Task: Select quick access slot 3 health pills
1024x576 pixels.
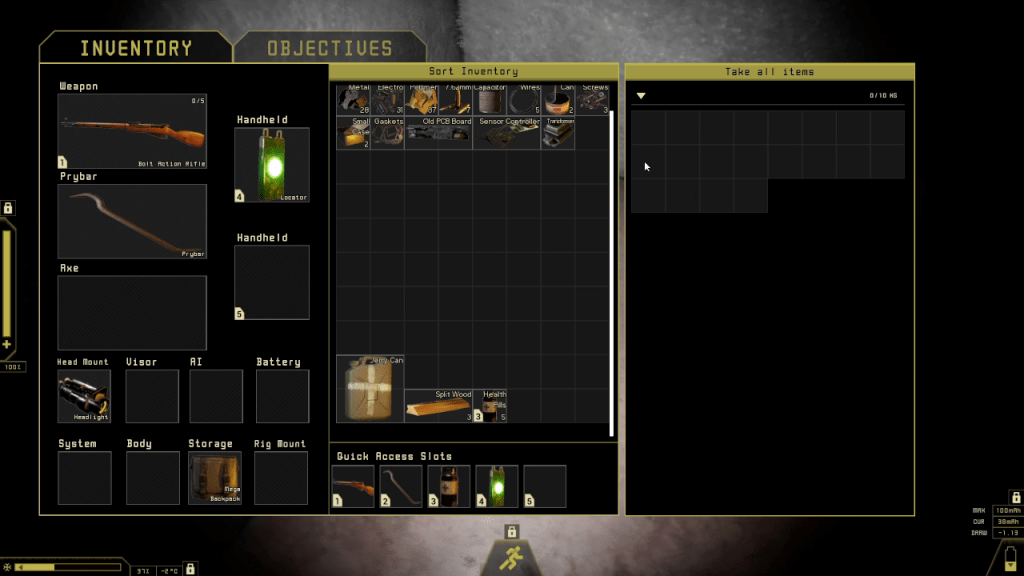Action: (449, 486)
